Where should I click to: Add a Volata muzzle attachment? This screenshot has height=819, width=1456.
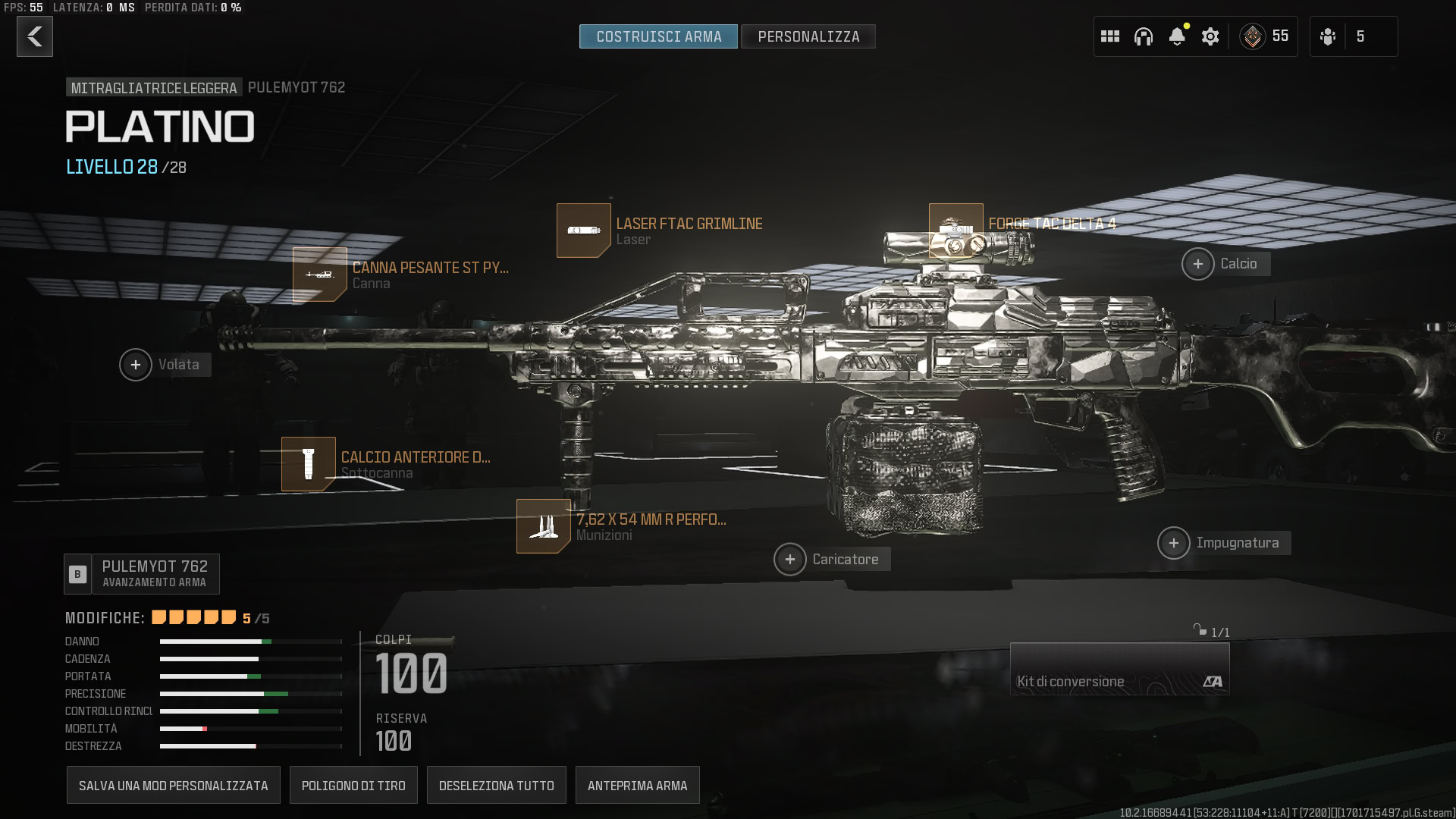(136, 365)
